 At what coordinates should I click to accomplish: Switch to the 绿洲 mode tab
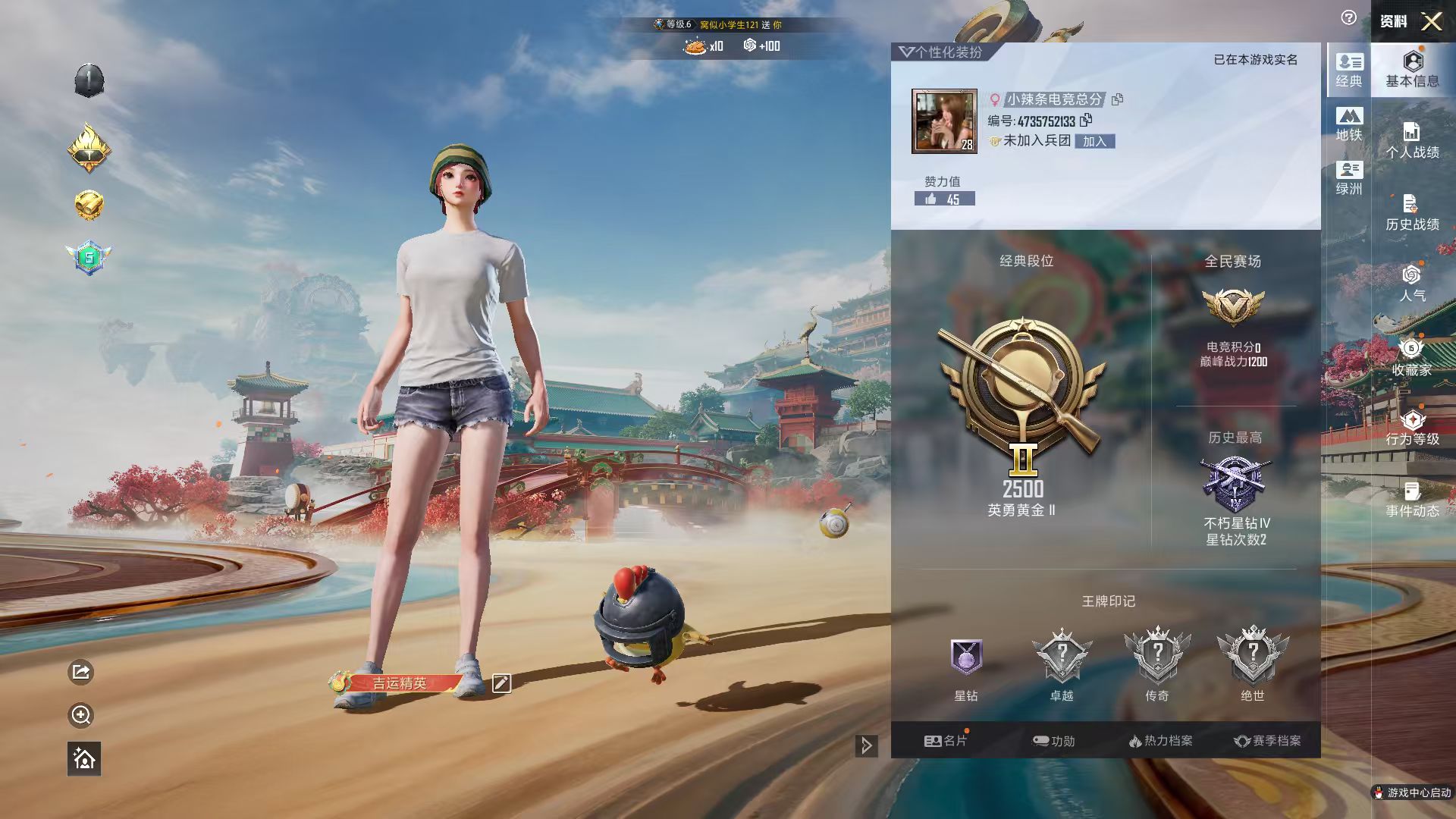click(x=1349, y=178)
